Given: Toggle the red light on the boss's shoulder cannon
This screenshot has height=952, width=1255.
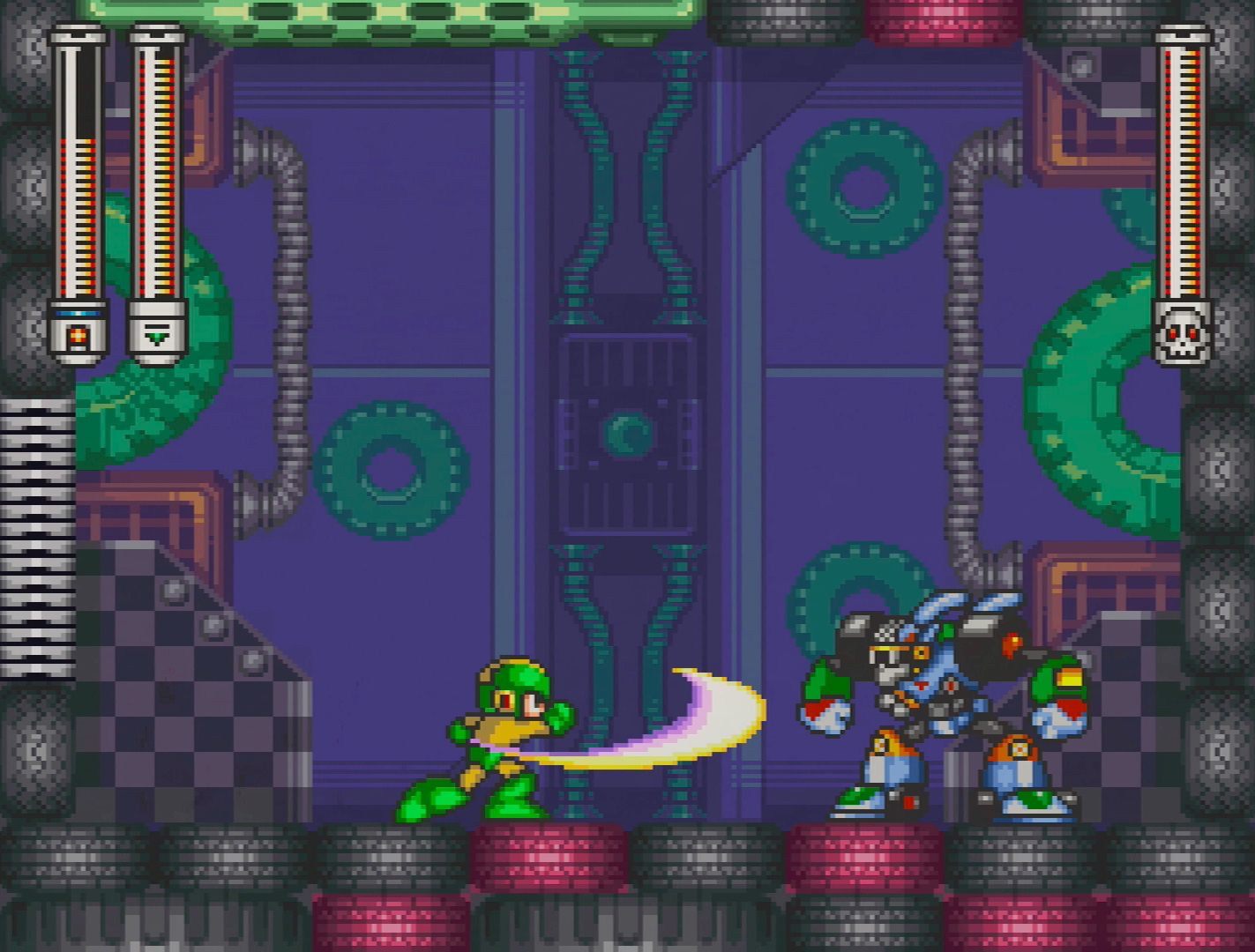Looking at the screenshot, I should point(1011,641).
